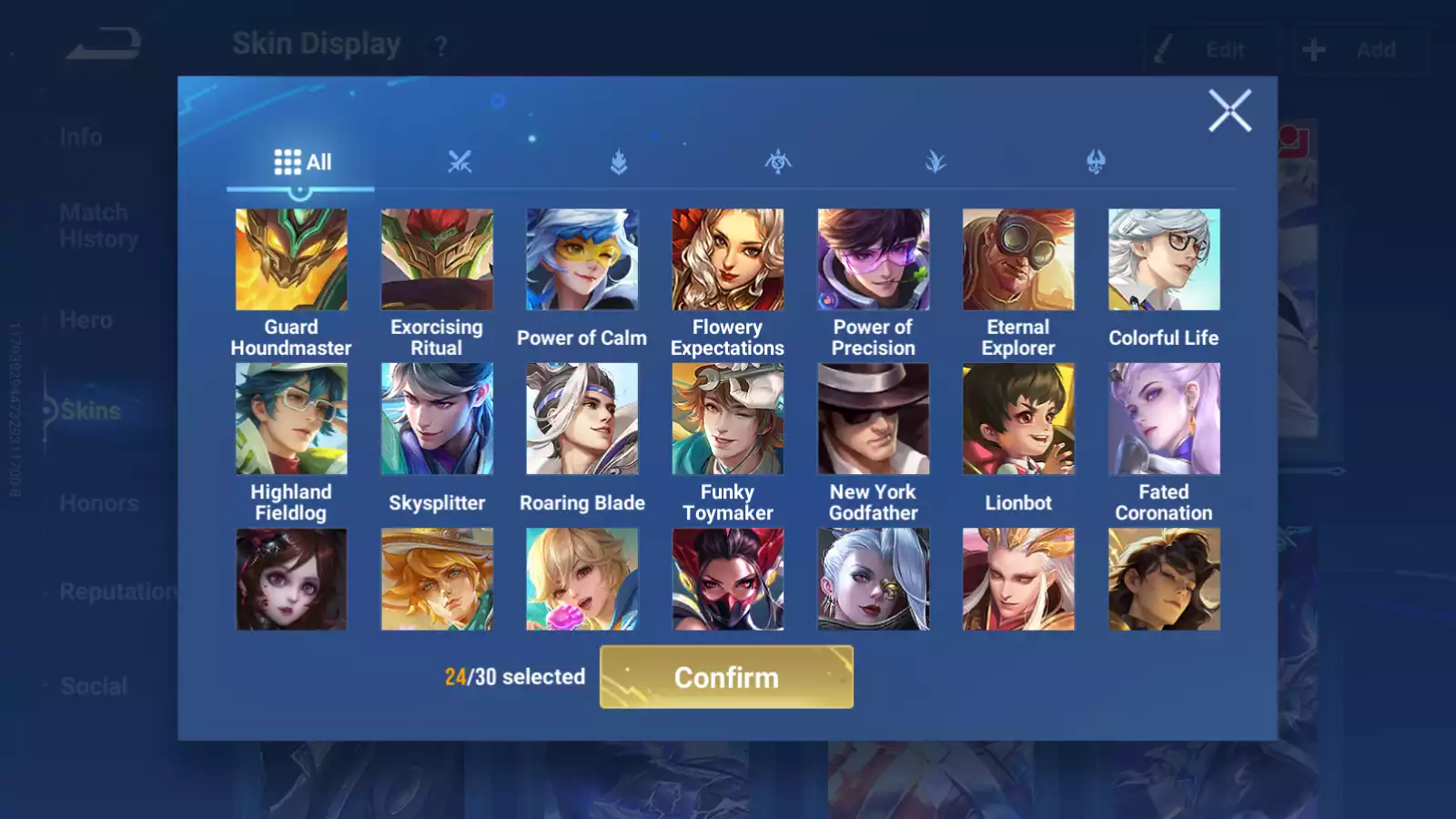Viewport: 1456px width, 819px height.
Task: Choose the Skysplitter skin
Action: pyautogui.click(x=437, y=419)
